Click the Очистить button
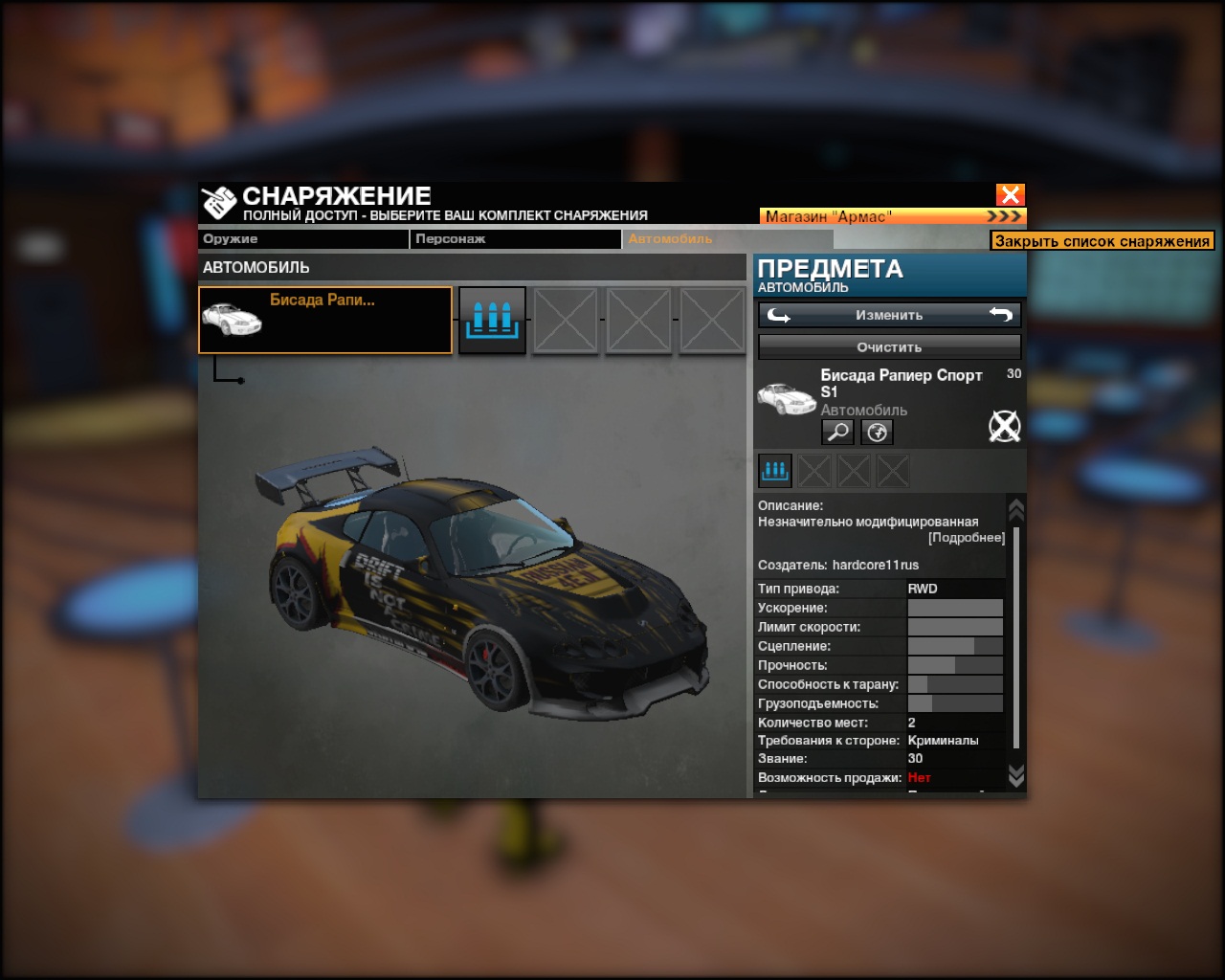The image size is (1225, 980). 889,347
